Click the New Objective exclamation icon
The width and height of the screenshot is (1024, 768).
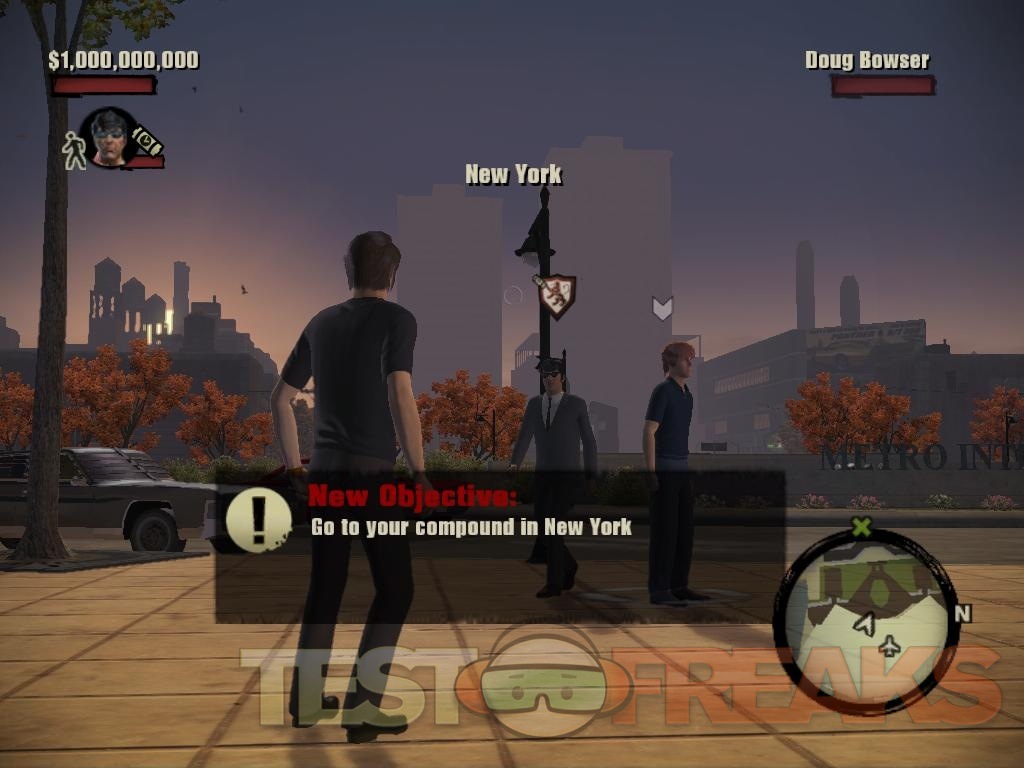tap(257, 520)
